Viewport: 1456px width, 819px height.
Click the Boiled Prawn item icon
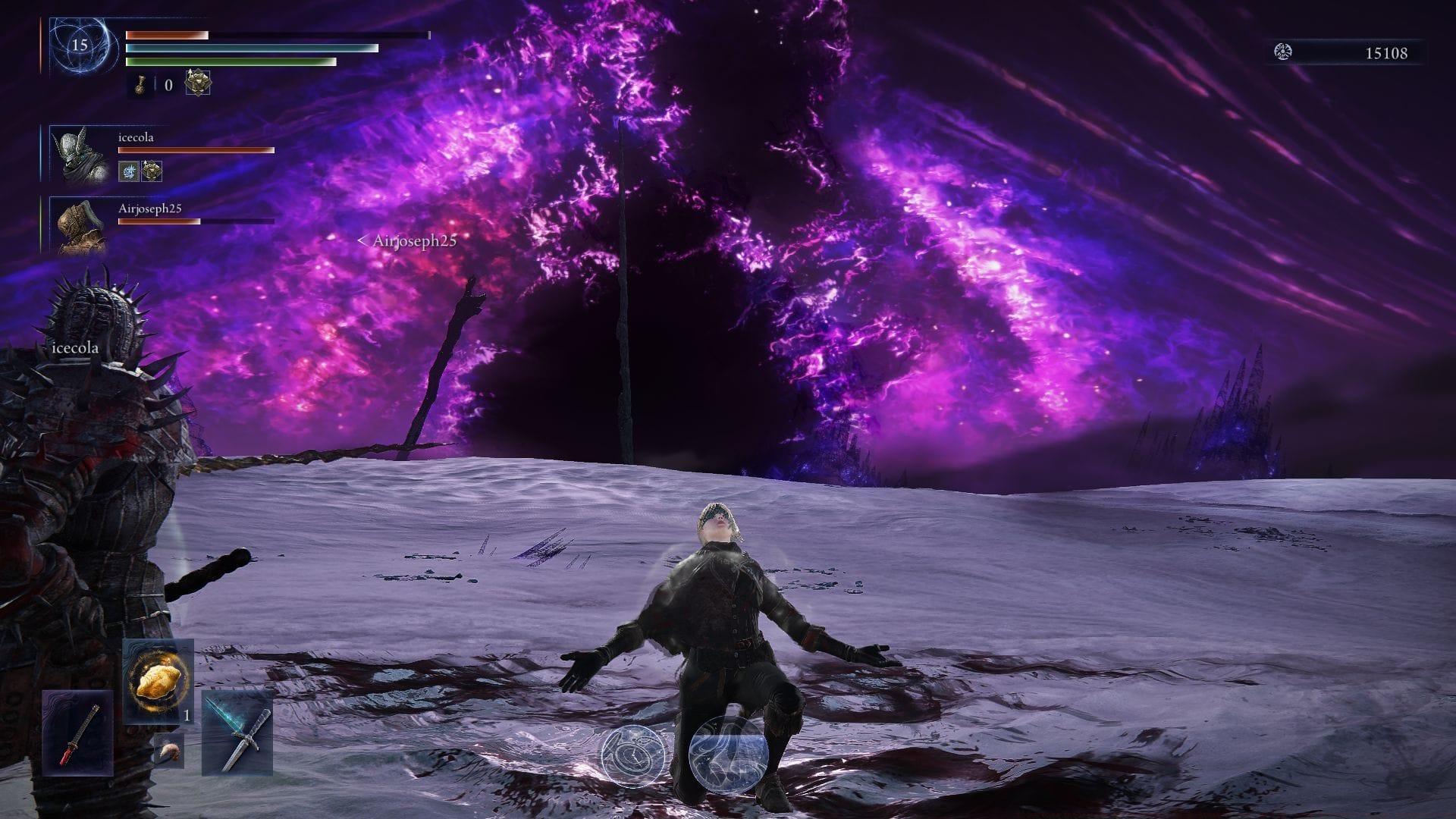(x=170, y=751)
